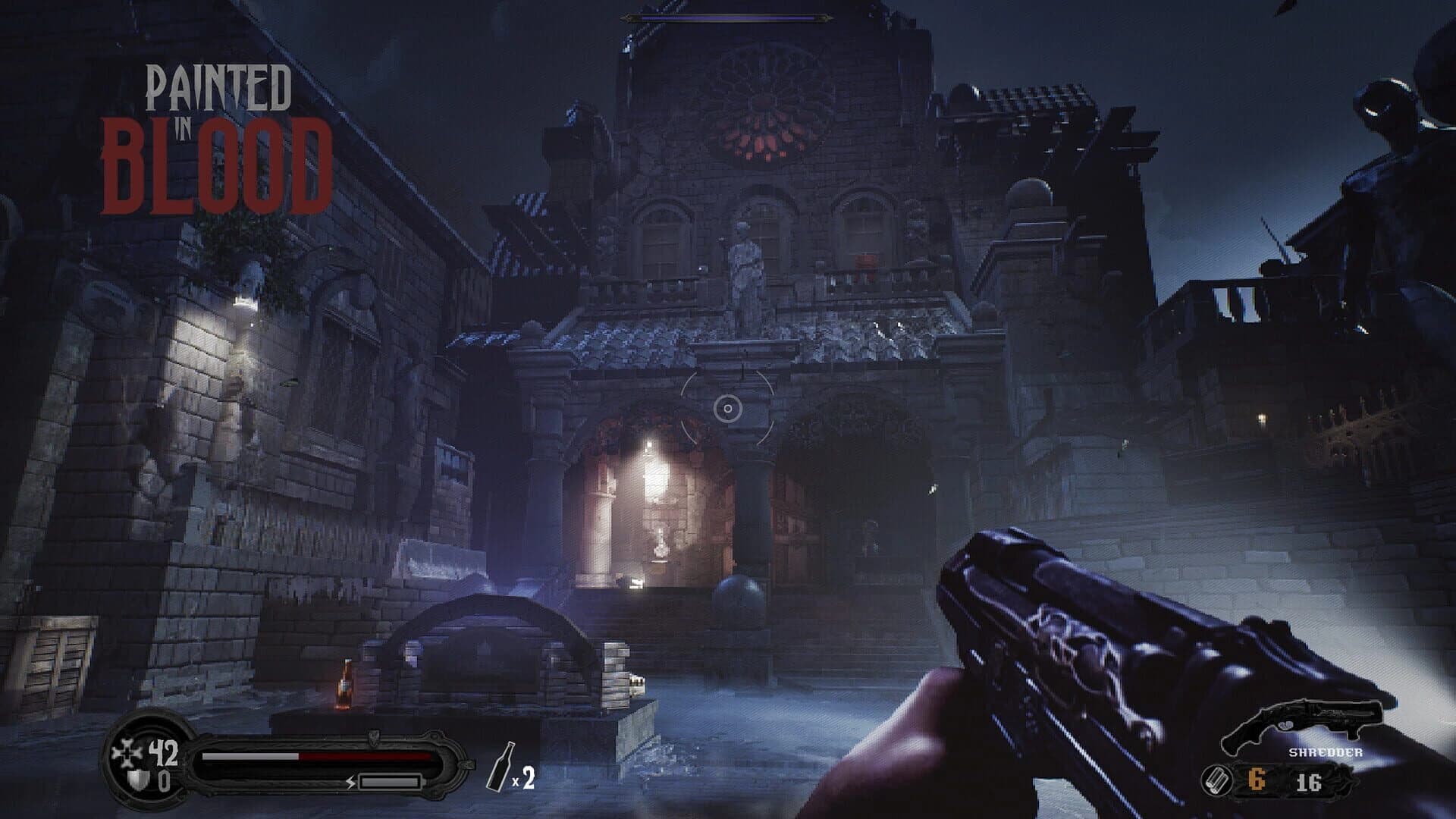Expand the Shredder weapon name label
Viewport: 1456px width, 819px height.
[x=1326, y=752]
